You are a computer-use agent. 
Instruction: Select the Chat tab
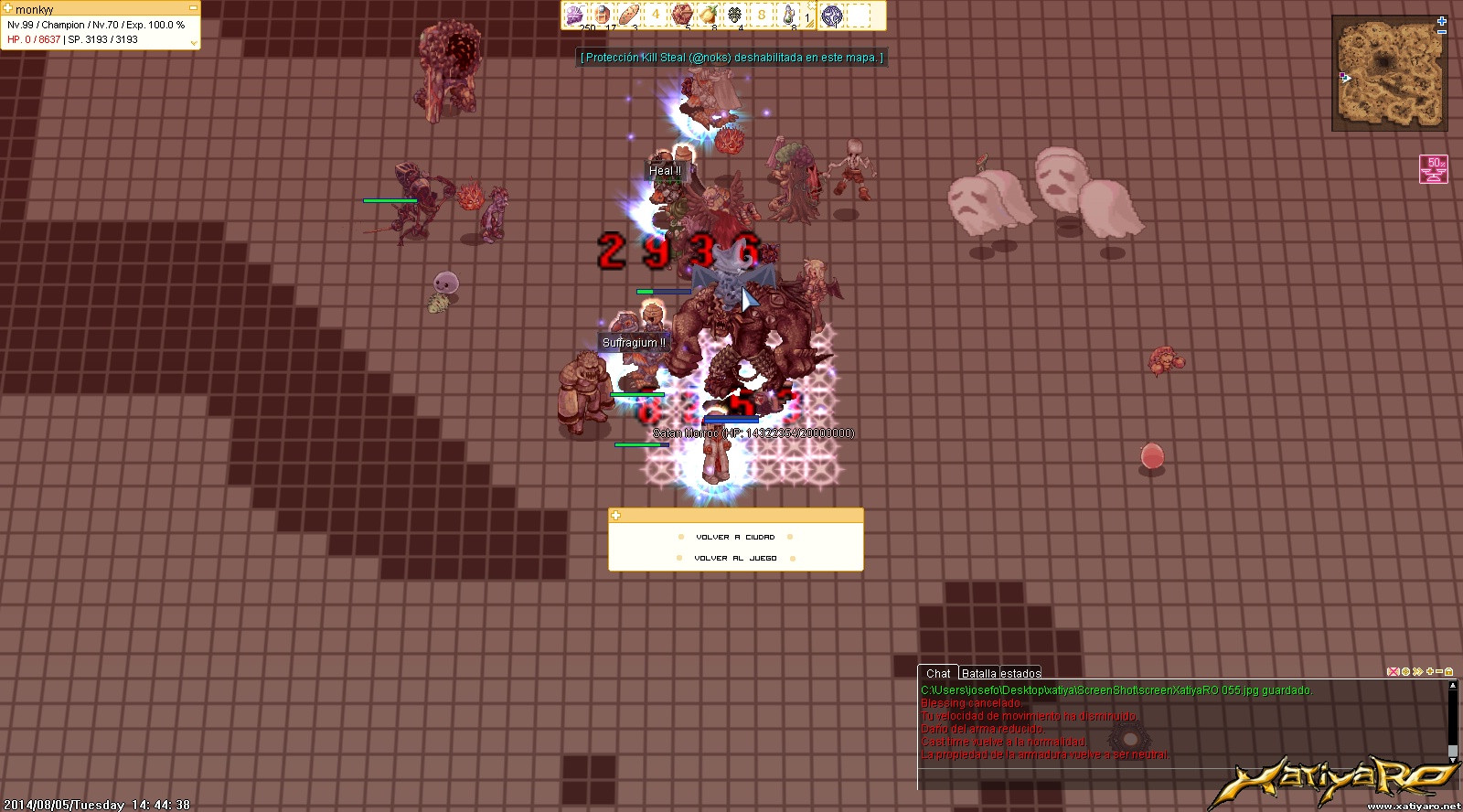[938, 674]
